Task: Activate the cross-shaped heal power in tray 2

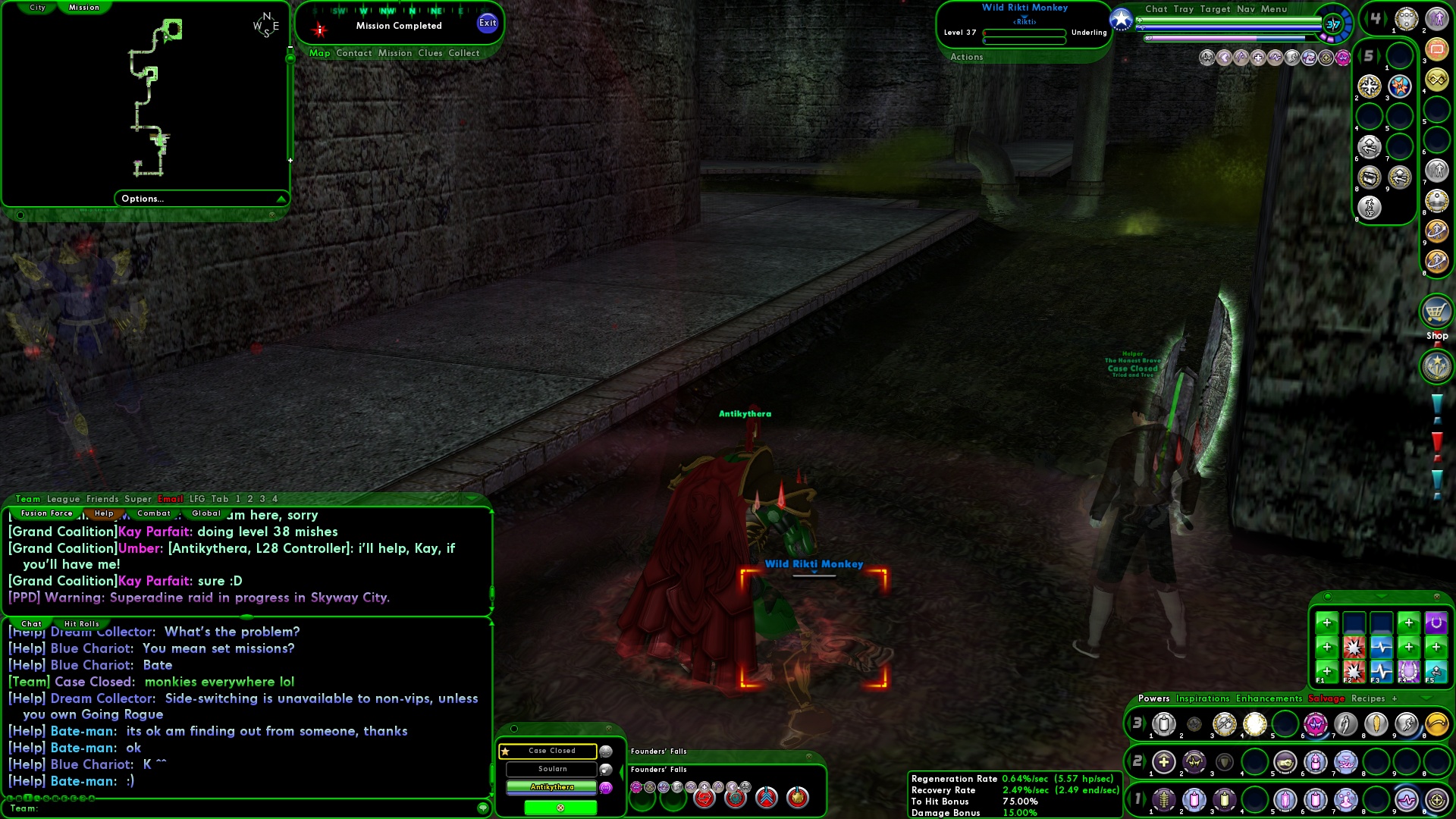Action: click(x=1164, y=762)
